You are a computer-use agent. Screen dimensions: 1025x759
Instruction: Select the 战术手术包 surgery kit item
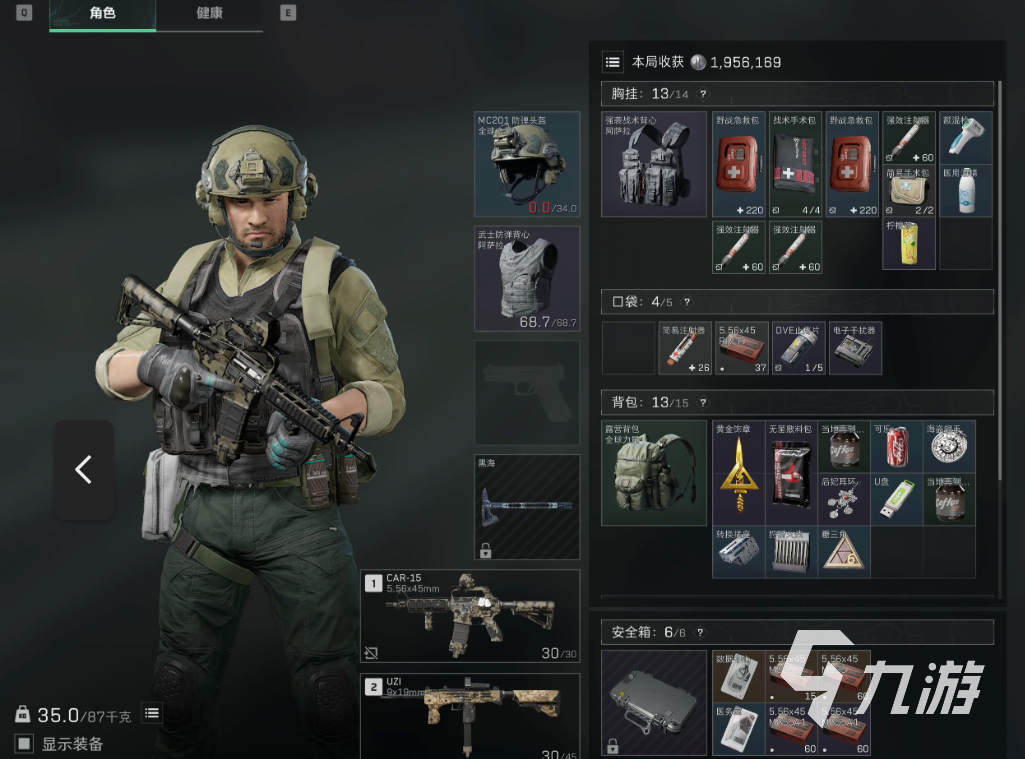point(794,164)
